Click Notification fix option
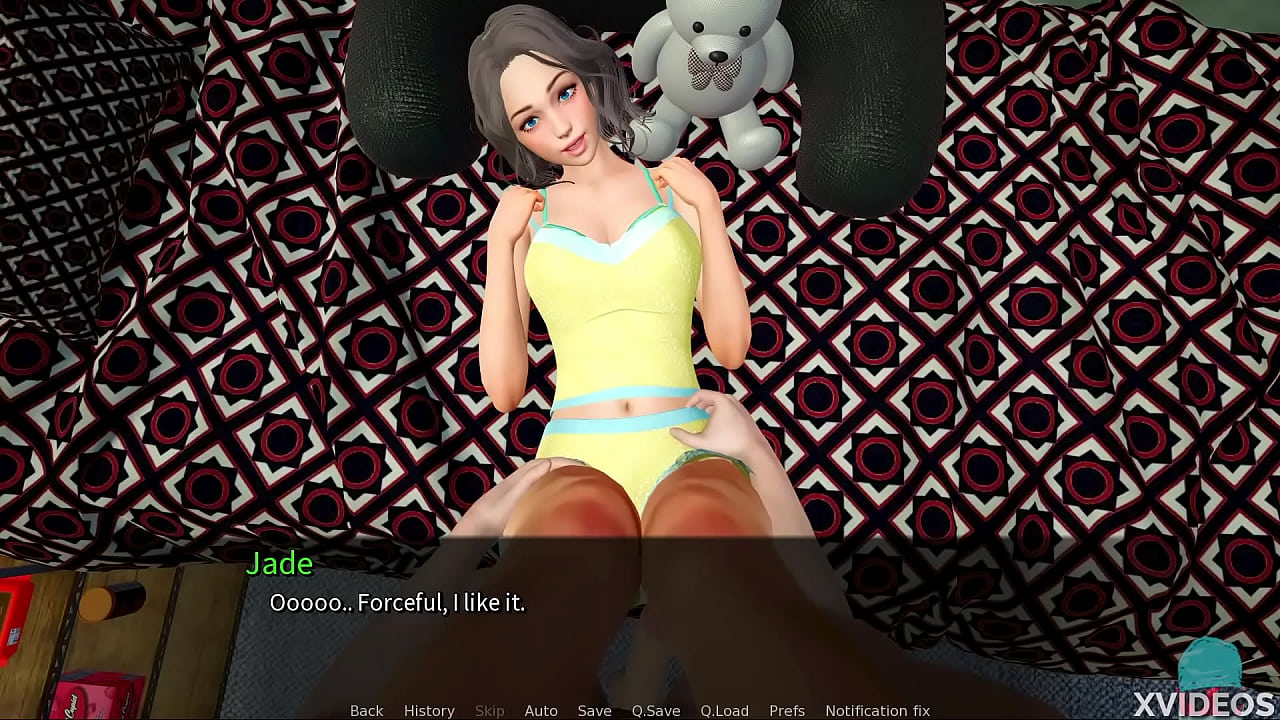1280x720 pixels. pyautogui.click(x=880, y=710)
